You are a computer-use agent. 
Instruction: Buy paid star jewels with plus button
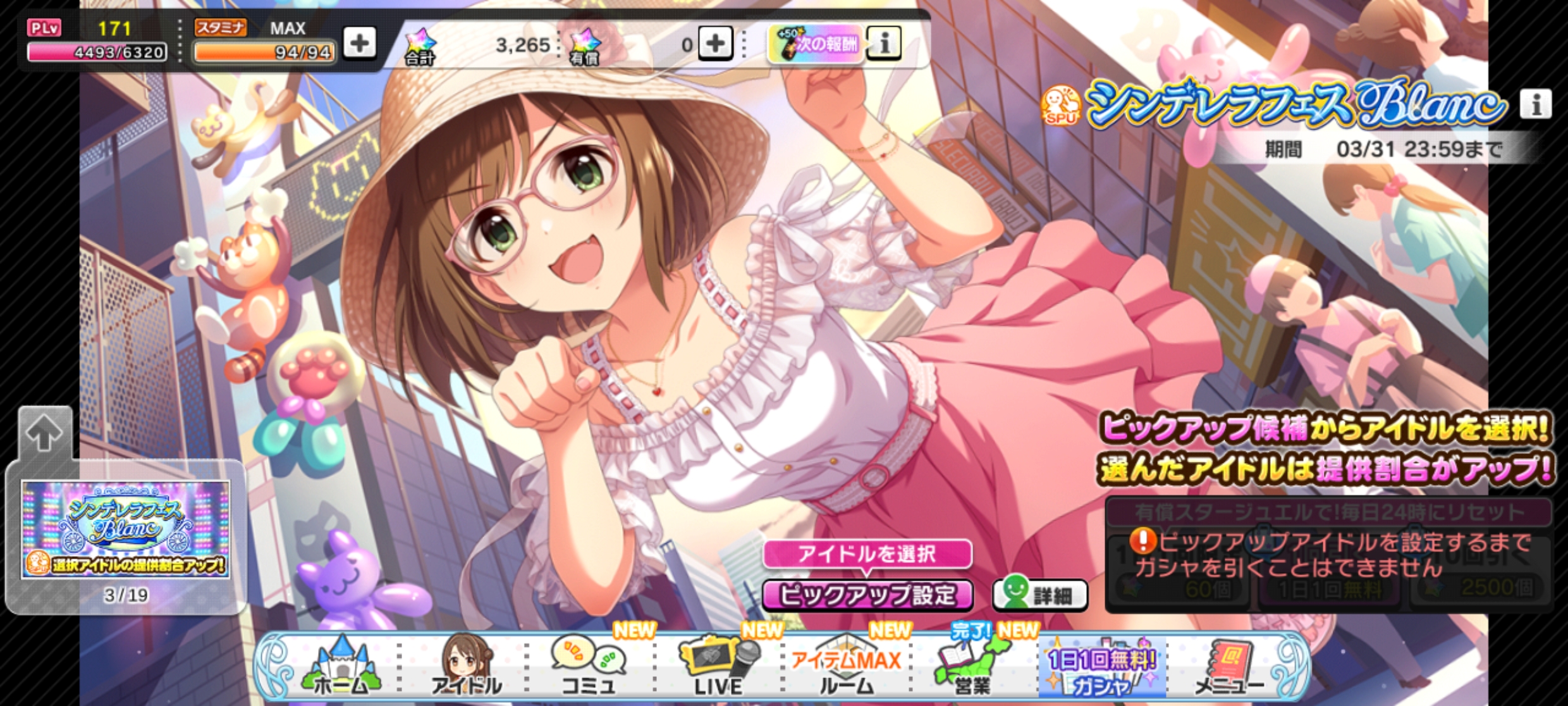(715, 44)
